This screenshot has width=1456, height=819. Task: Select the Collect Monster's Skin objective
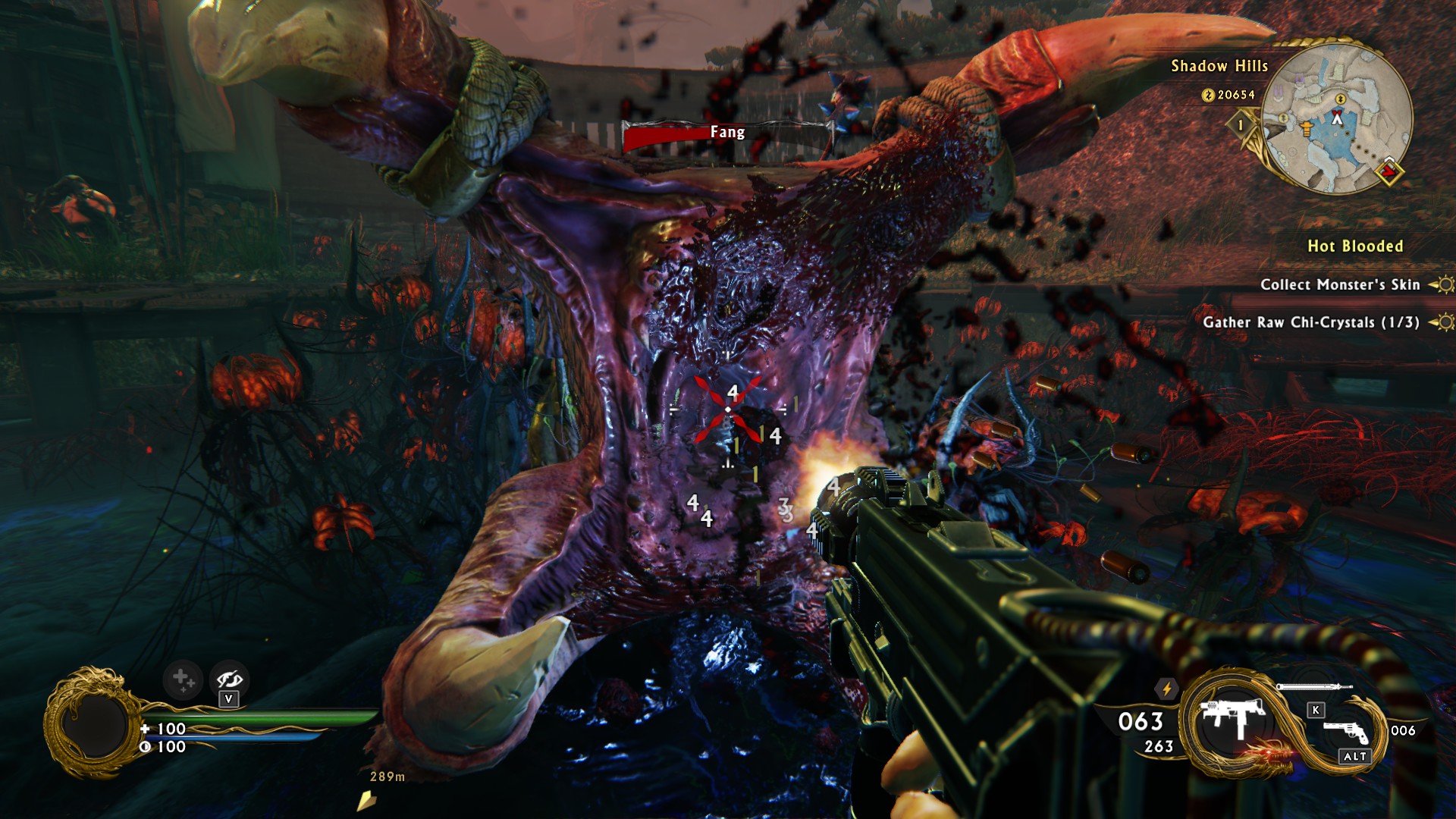point(1339,285)
